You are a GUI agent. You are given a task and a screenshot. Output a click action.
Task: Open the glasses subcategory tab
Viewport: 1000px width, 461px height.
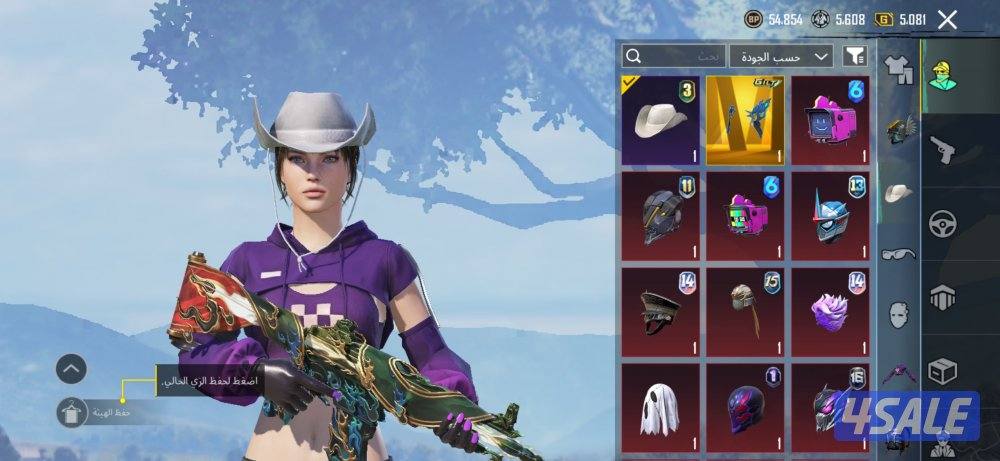(x=900, y=254)
